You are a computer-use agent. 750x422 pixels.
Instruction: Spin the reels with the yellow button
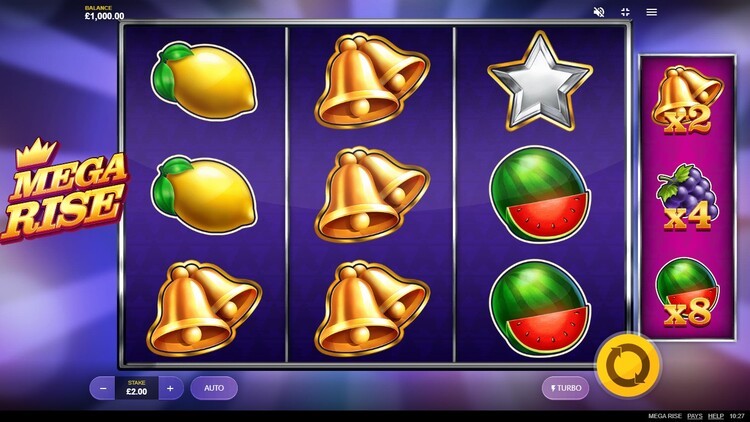(628, 365)
